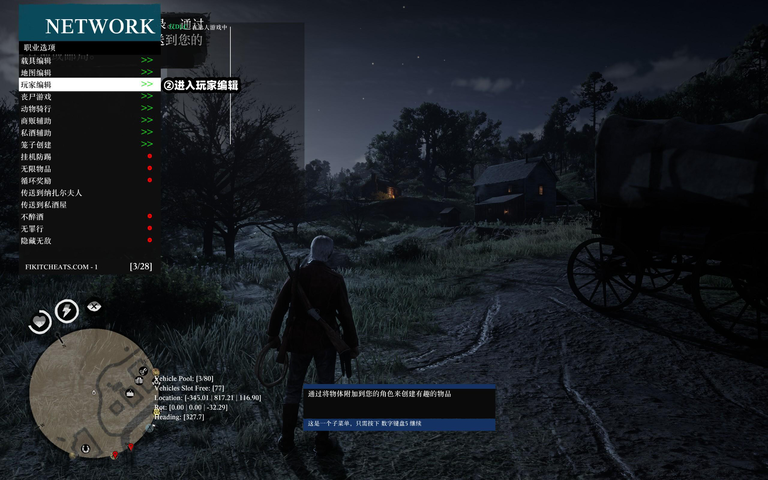Select the horseshoe marker on the minimap
Screen dimensions: 768x480
pos(85,449)
